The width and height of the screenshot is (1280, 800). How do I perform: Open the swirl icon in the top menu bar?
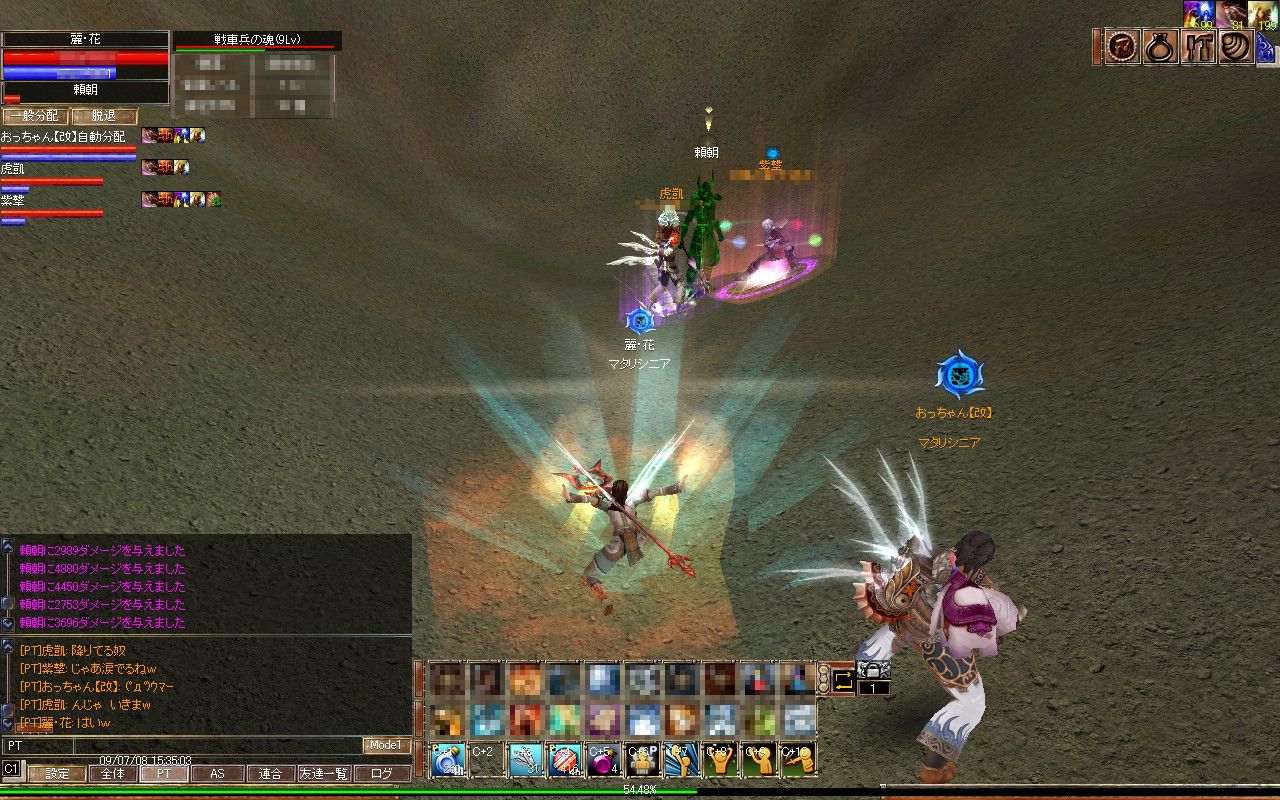tap(1236, 47)
